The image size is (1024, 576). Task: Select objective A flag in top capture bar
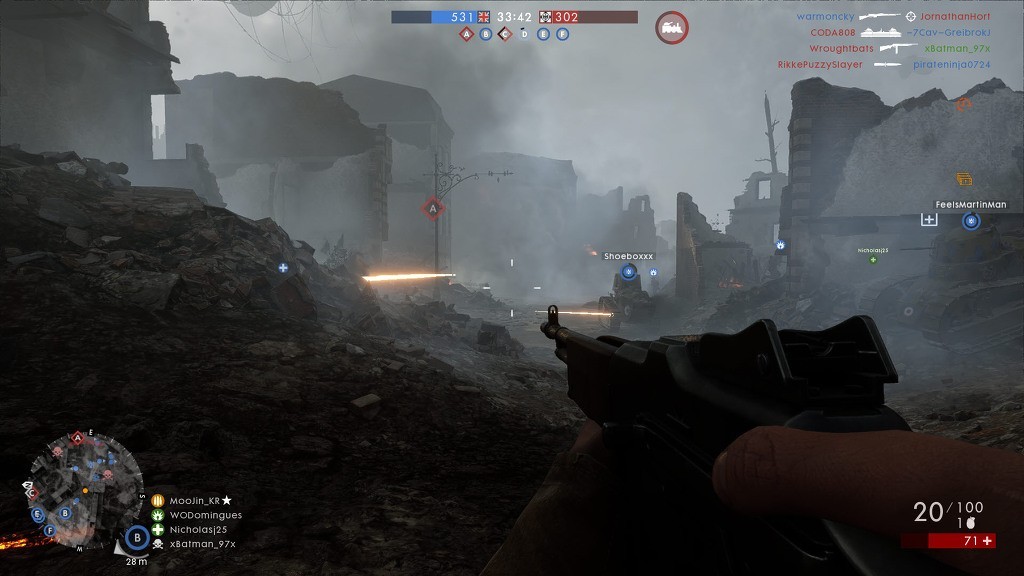coord(466,34)
